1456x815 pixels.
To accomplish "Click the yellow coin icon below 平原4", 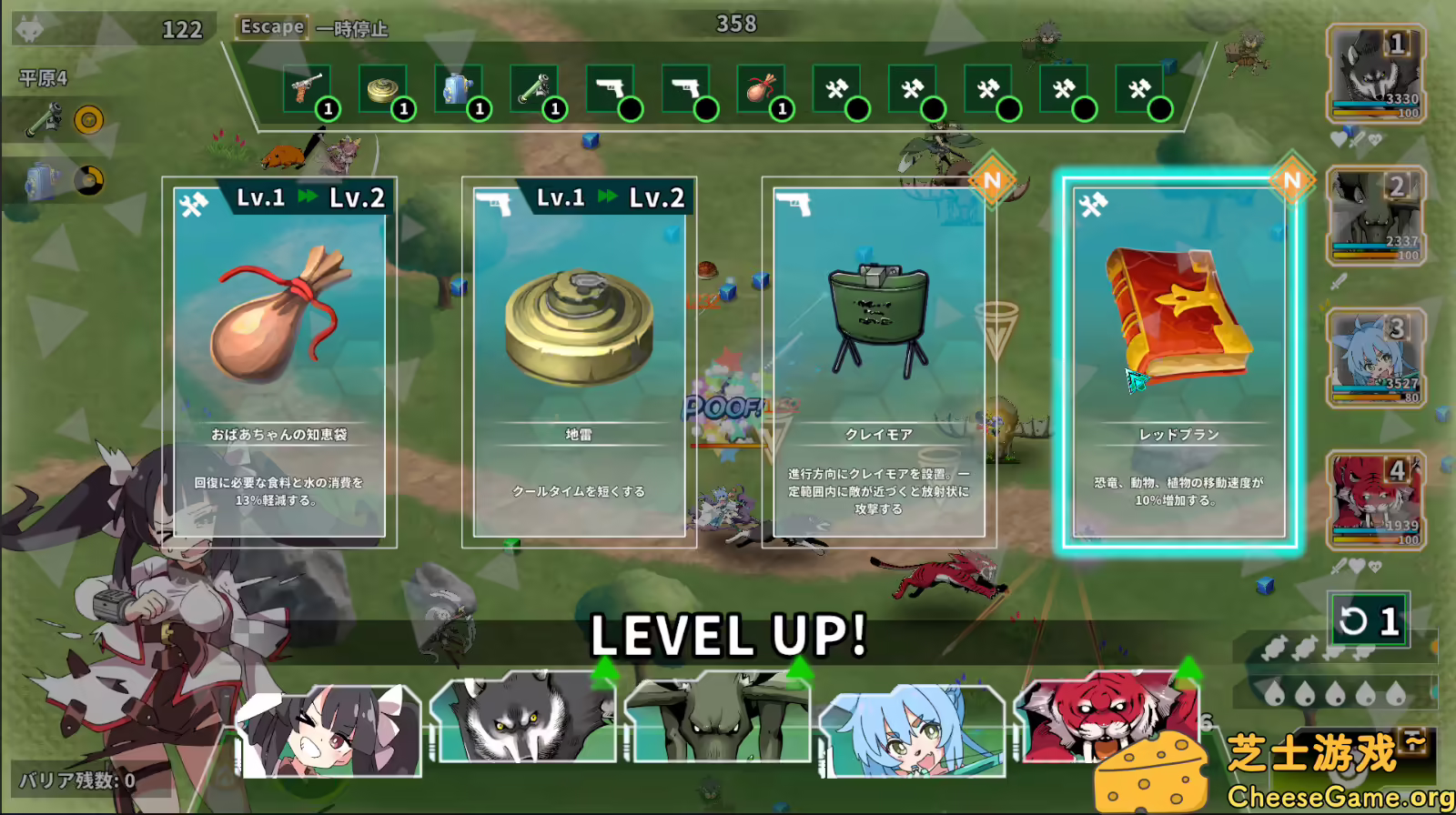I will tap(87, 118).
